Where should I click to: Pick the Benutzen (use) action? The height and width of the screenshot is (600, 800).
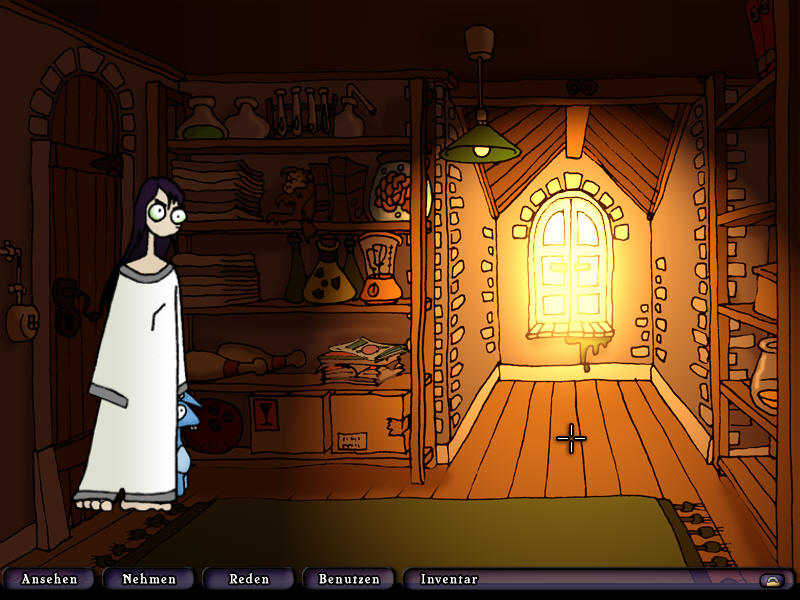click(348, 579)
